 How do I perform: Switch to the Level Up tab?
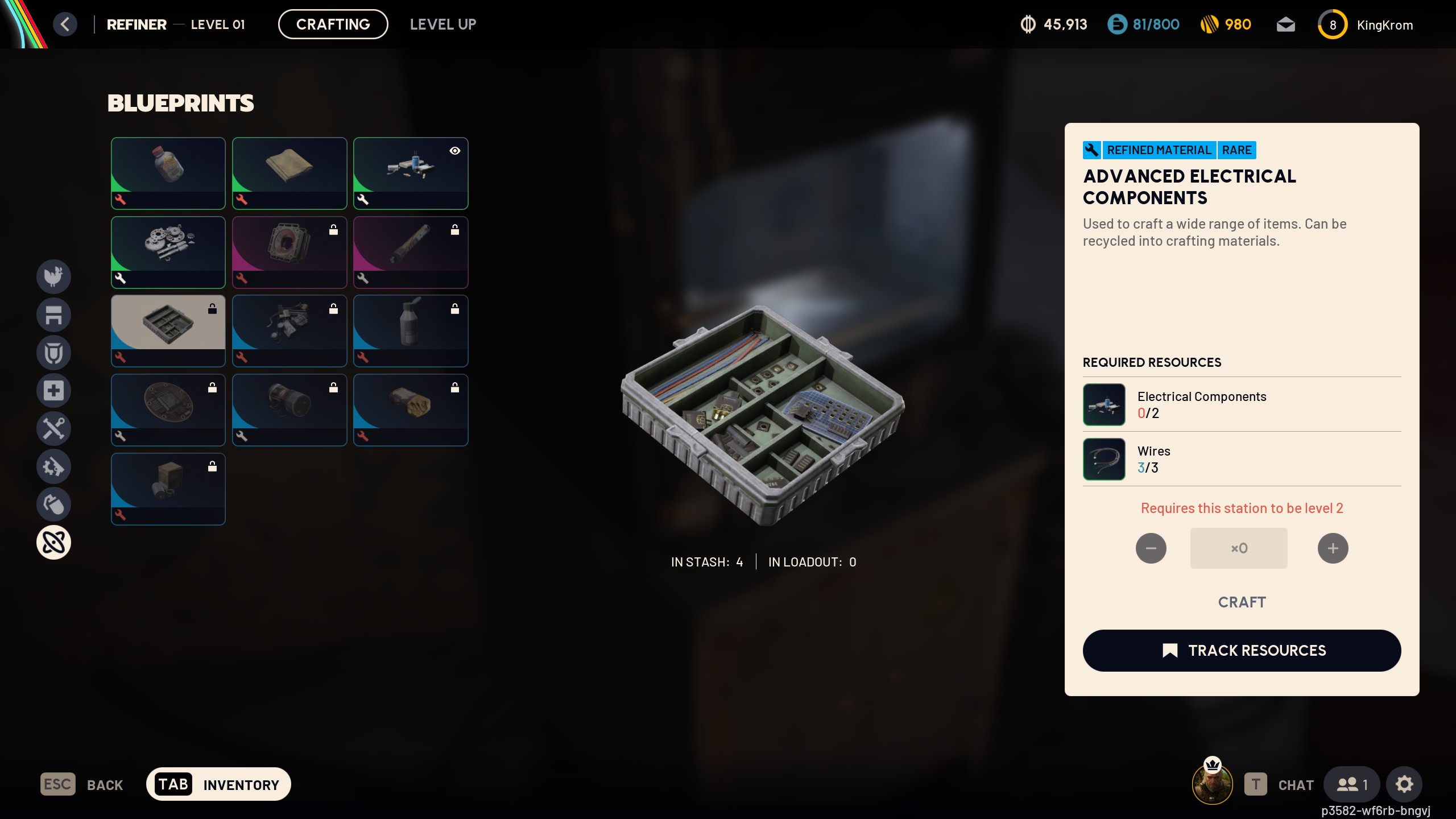(442, 24)
